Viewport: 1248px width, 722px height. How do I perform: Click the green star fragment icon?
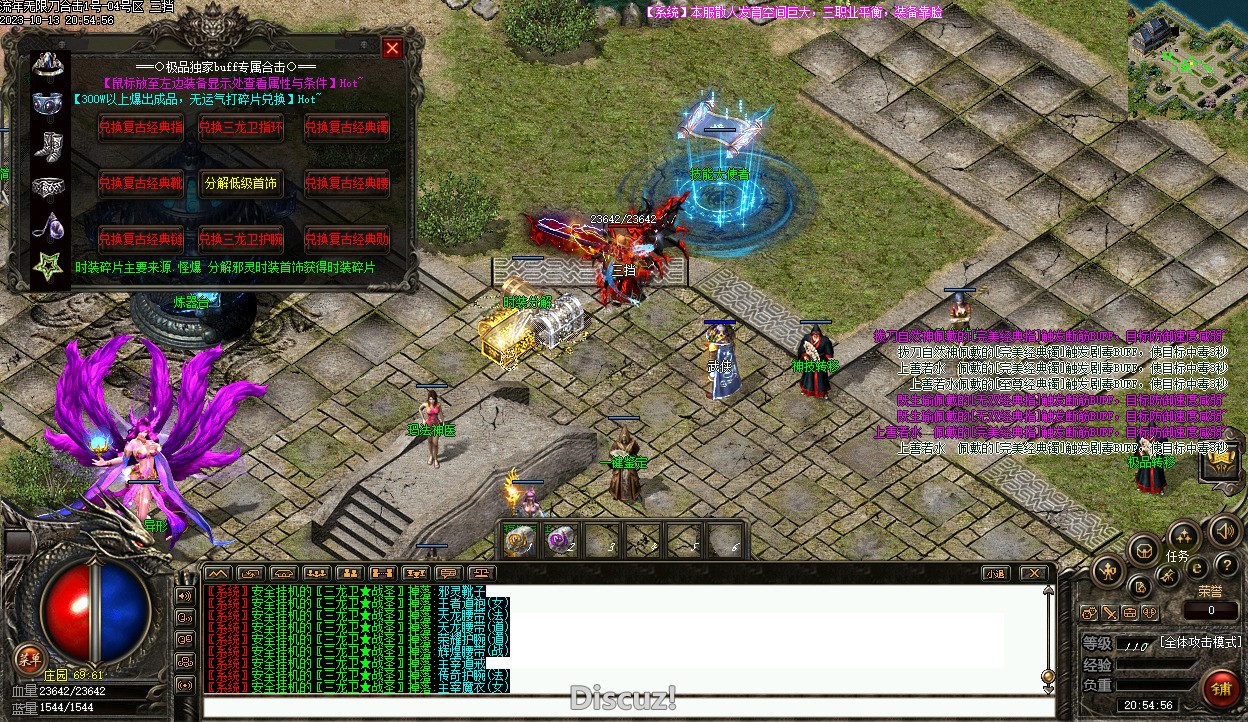48,266
